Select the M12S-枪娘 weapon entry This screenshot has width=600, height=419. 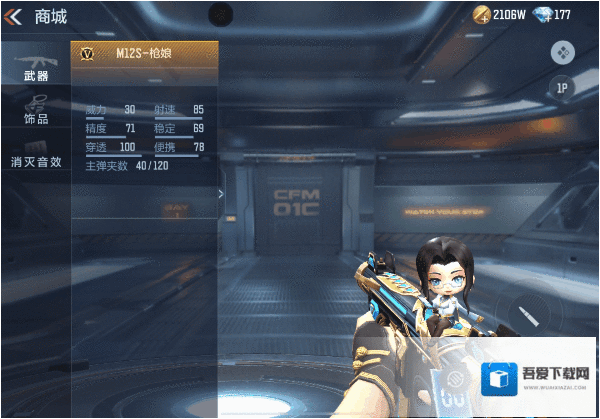tap(145, 54)
